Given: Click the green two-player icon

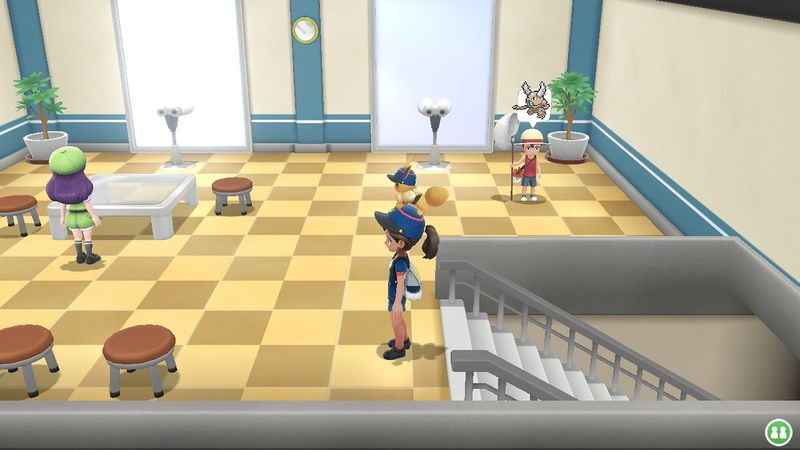Looking at the screenshot, I should pyautogui.click(x=777, y=432).
